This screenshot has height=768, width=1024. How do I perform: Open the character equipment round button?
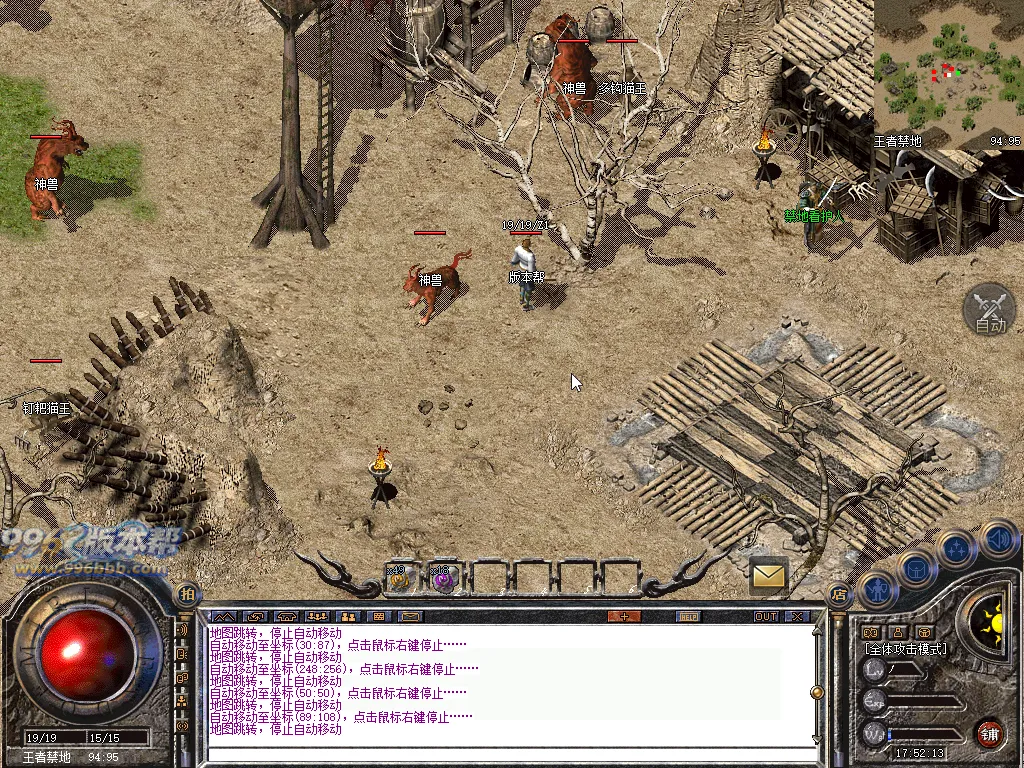coord(877,590)
